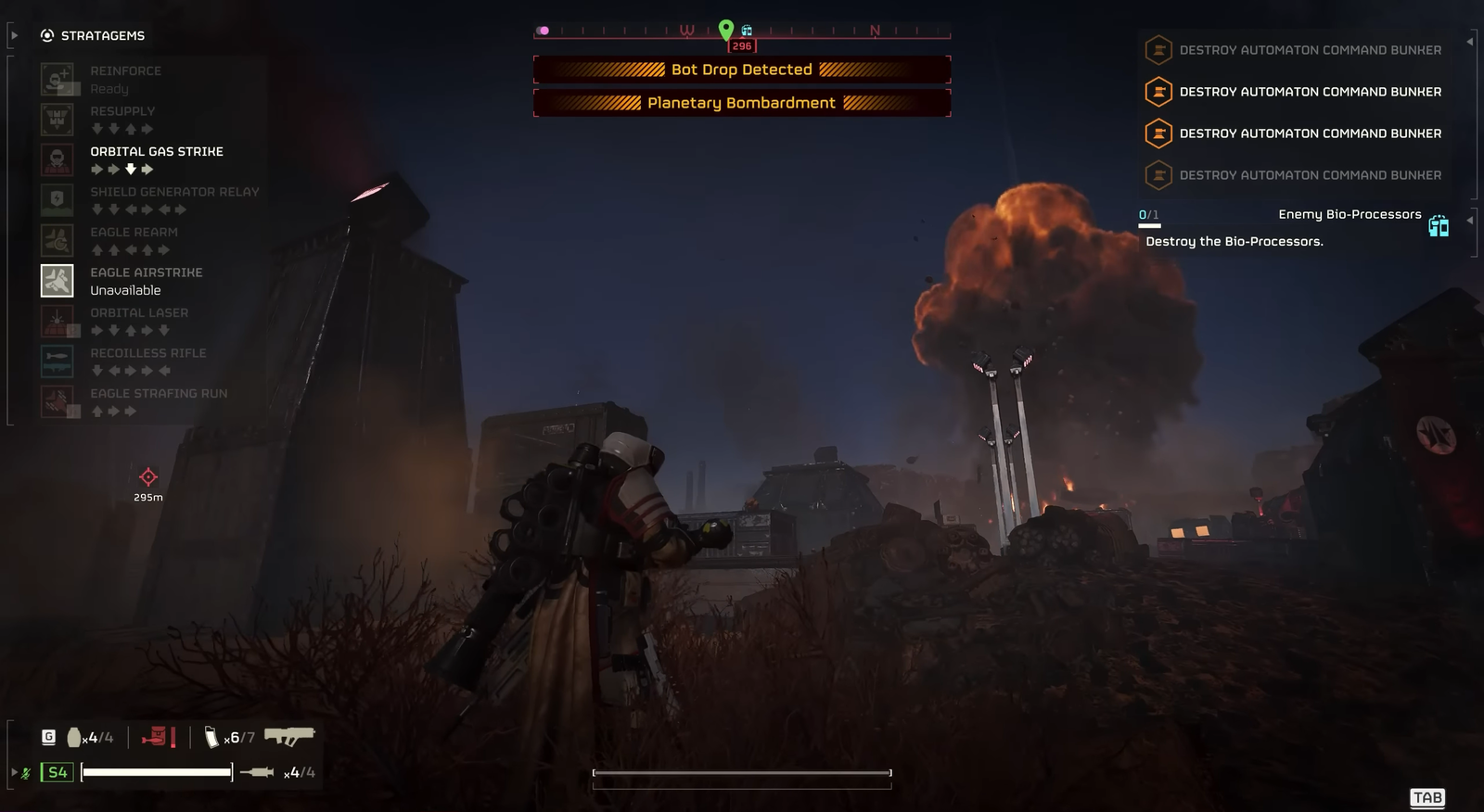Click the Bot Drop Detected alert banner
The width and height of the screenshot is (1484, 812).
(x=742, y=70)
